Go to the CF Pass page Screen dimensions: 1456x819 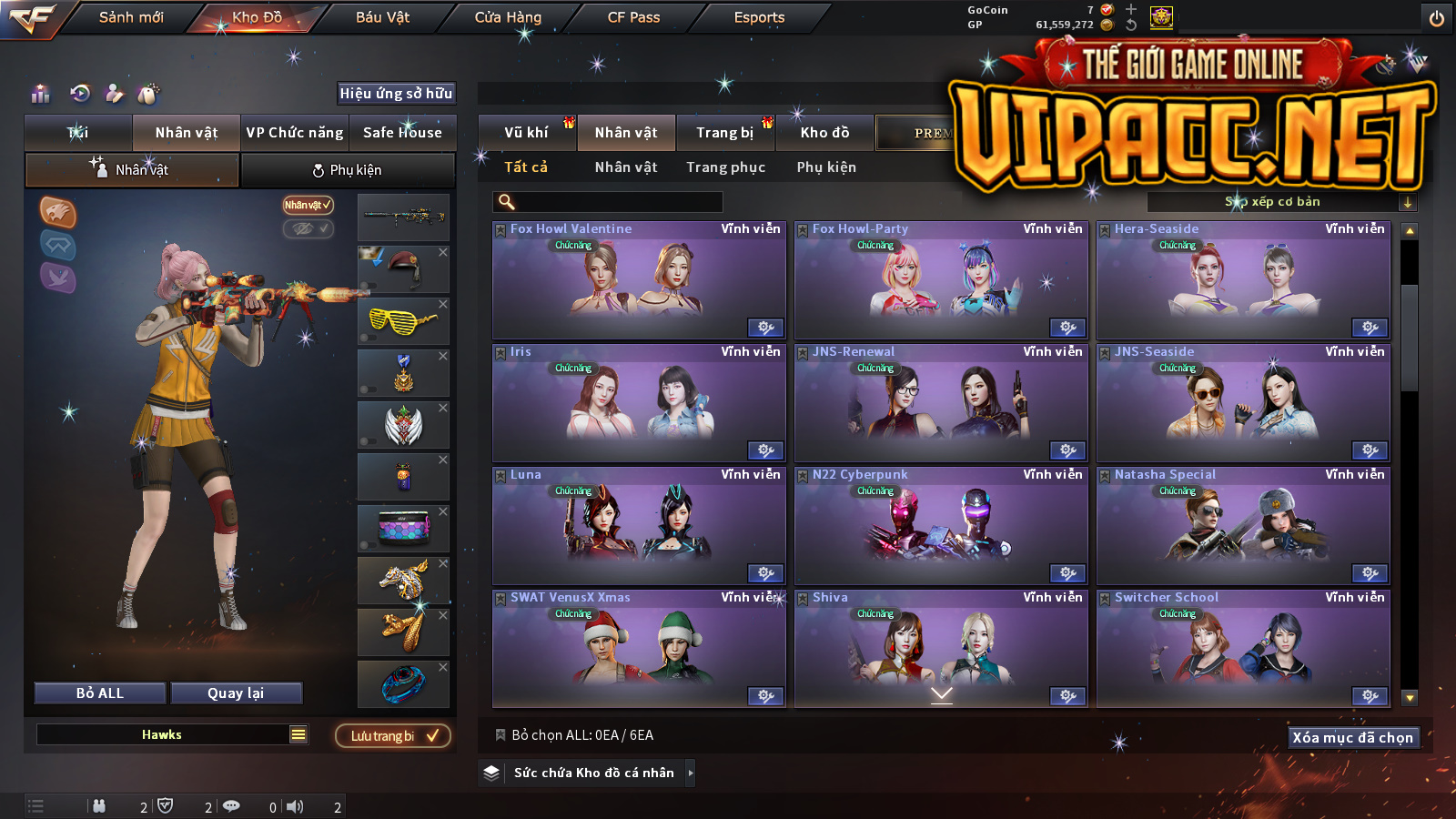[633, 17]
